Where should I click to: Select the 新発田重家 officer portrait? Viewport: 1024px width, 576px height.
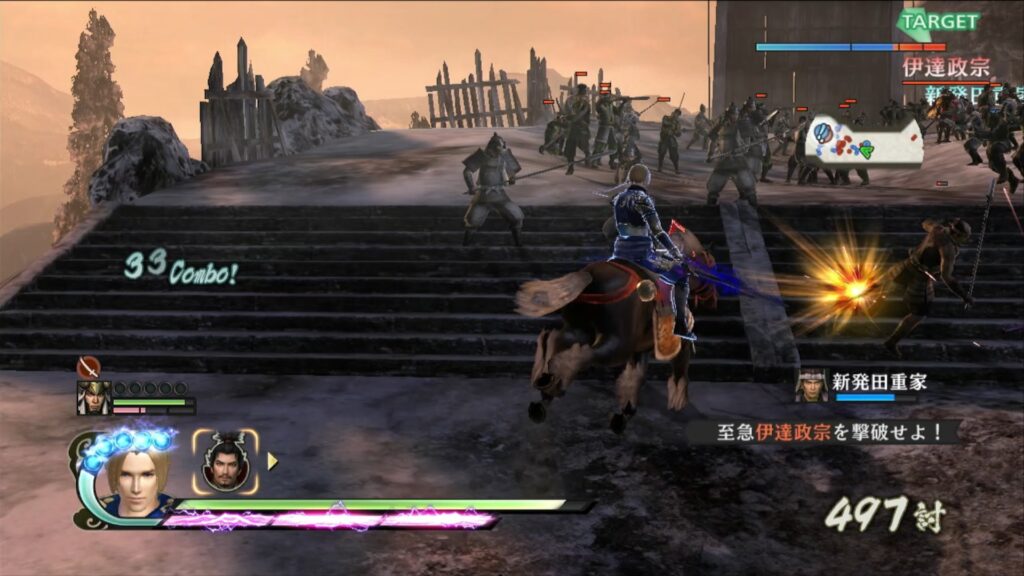pyautogui.click(x=812, y=384)
